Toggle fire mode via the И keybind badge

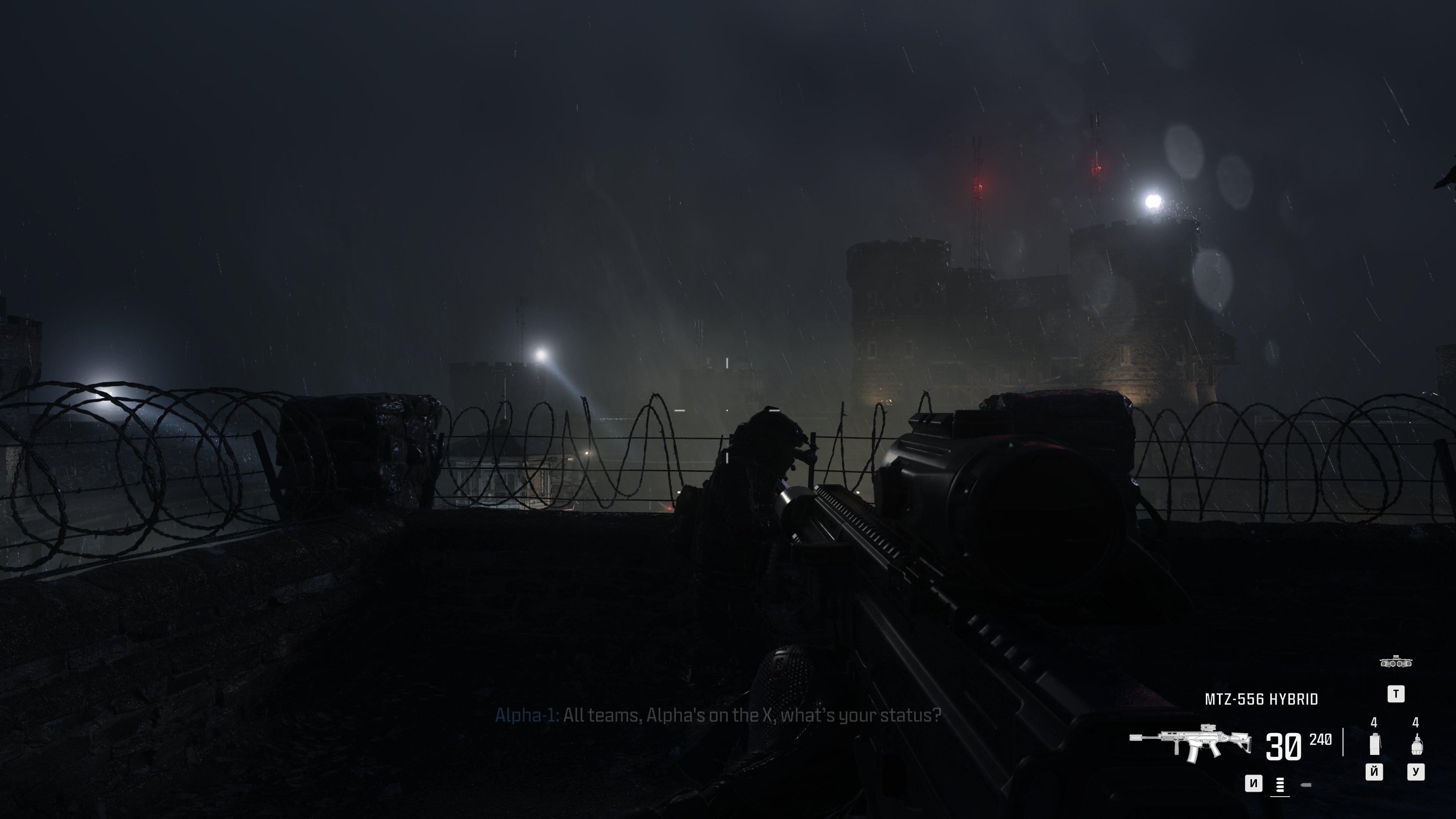coord(1254,783)
